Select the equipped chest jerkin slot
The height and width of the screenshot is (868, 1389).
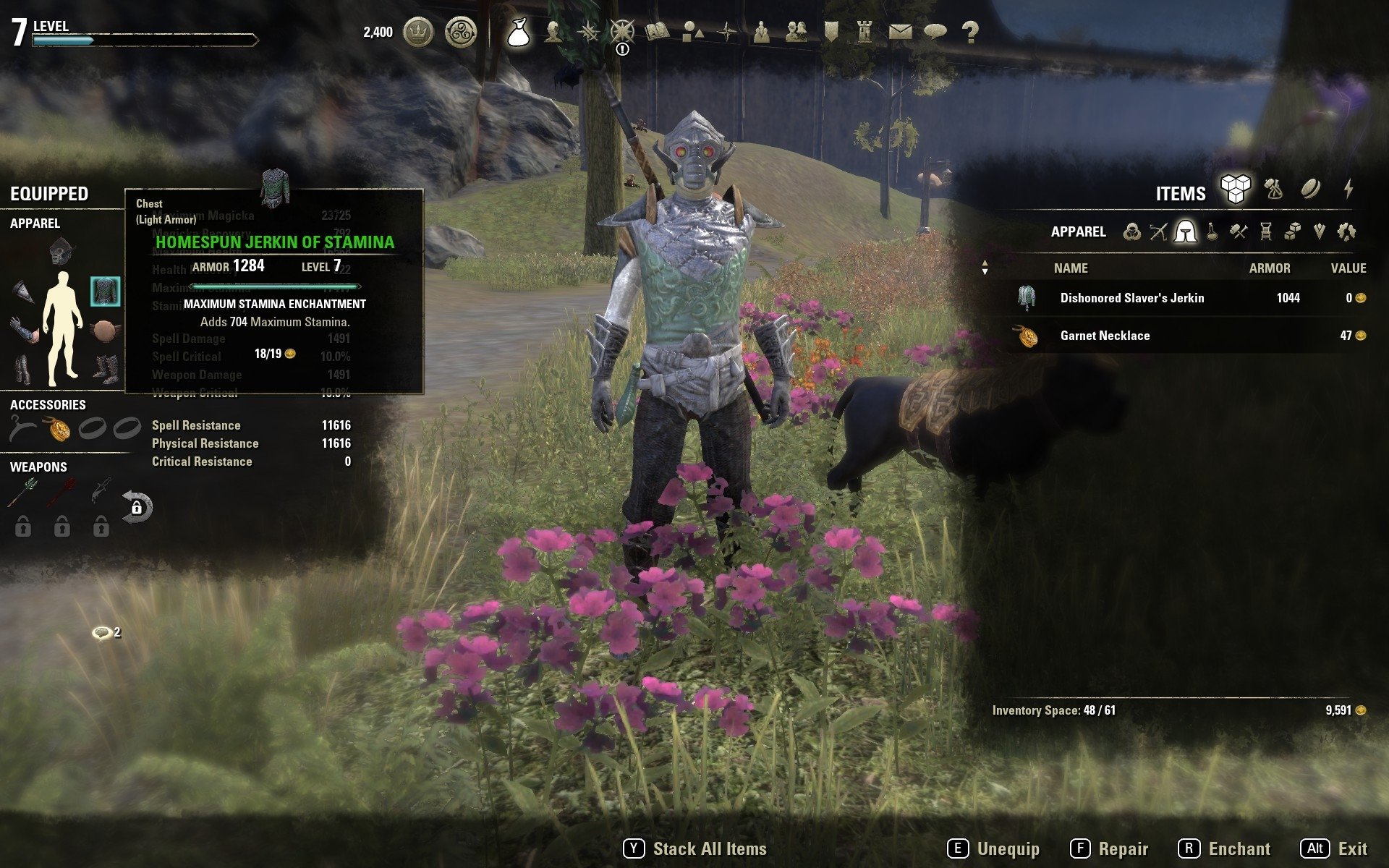pos(106,291)
